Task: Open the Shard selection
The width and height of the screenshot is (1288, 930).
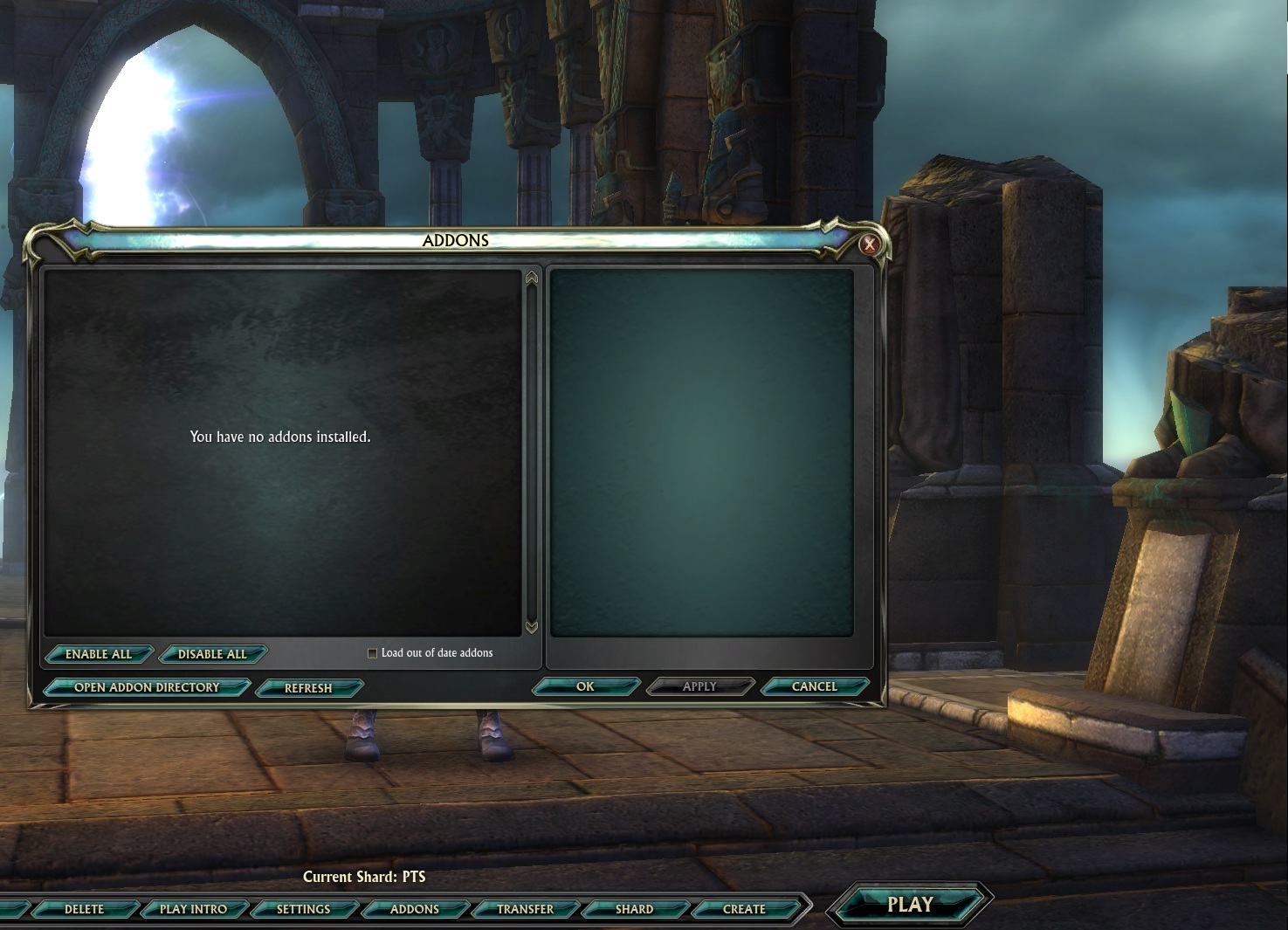Action: tap(634, 909)
